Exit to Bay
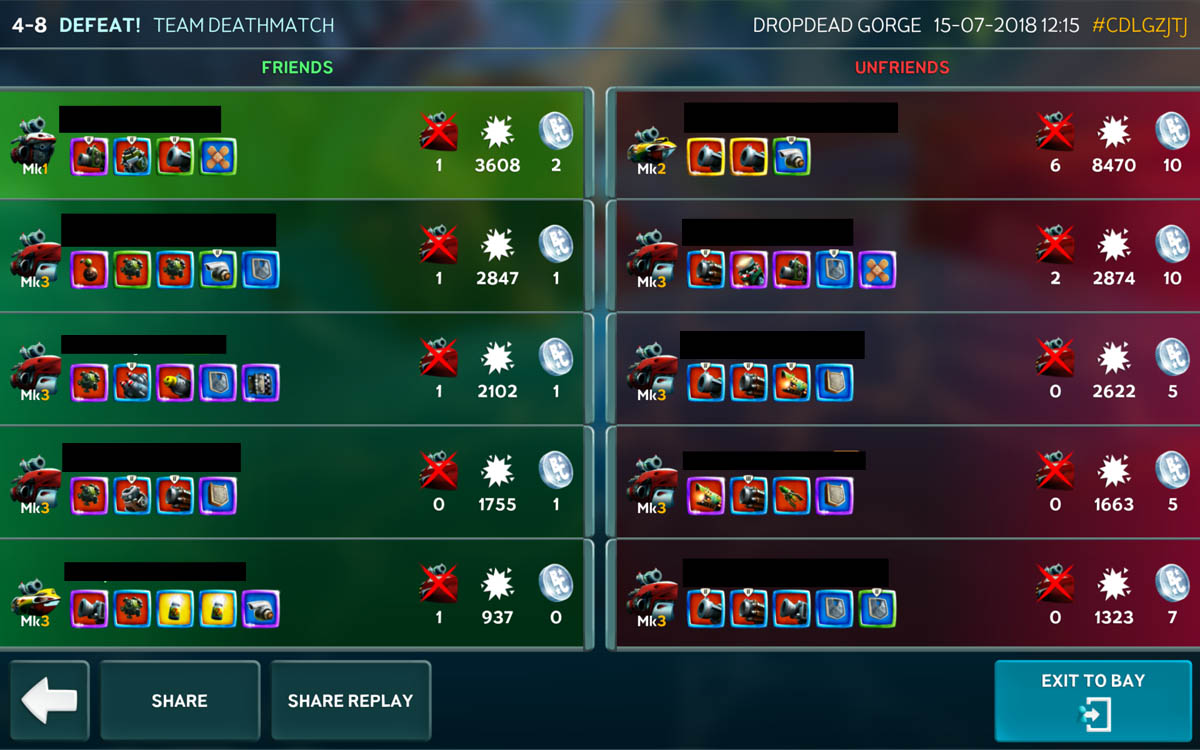 pyautogui.click(x=1092, y=700)
